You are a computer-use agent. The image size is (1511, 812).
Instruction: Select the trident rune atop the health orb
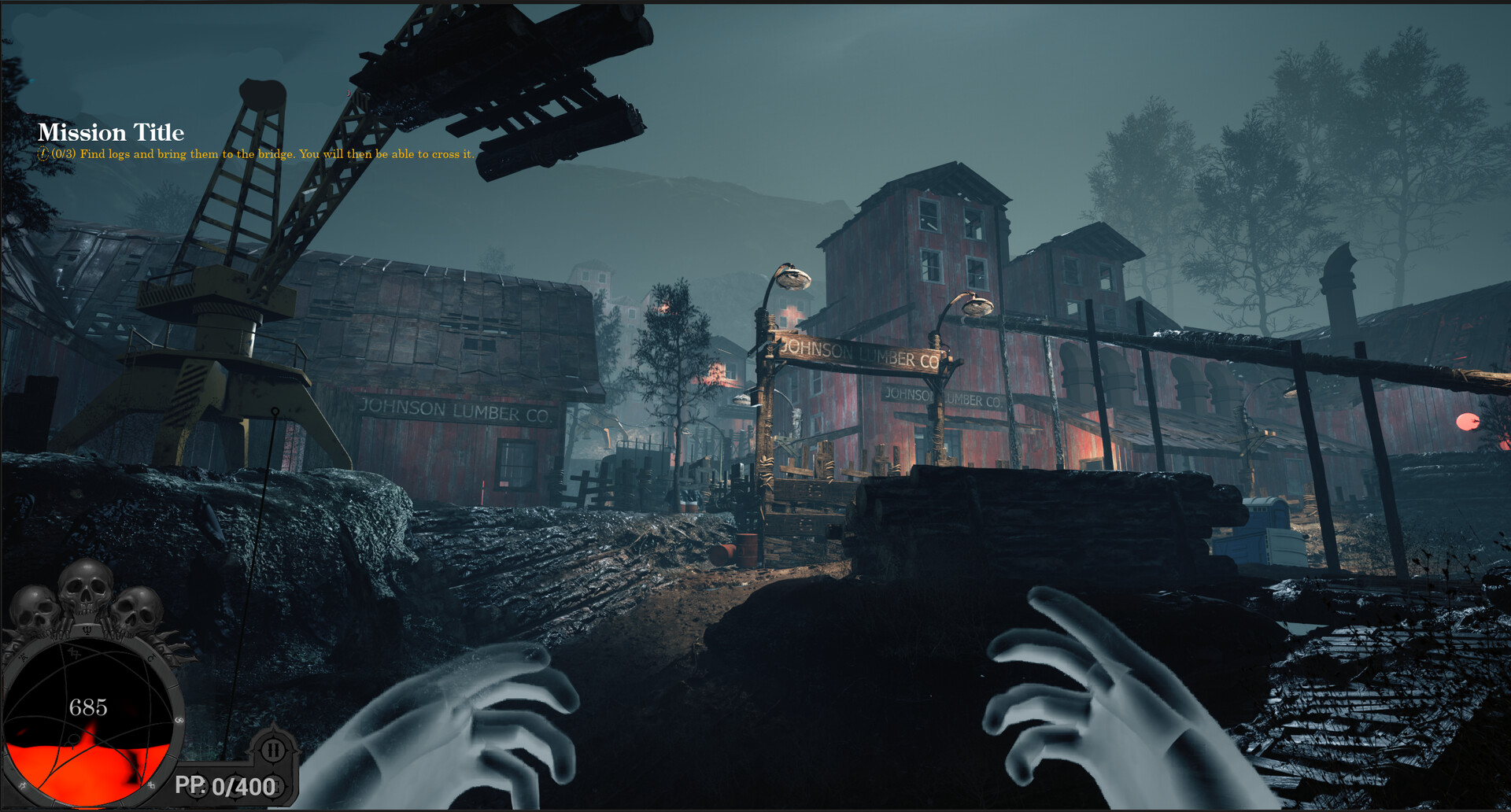(x=88, y=630)
